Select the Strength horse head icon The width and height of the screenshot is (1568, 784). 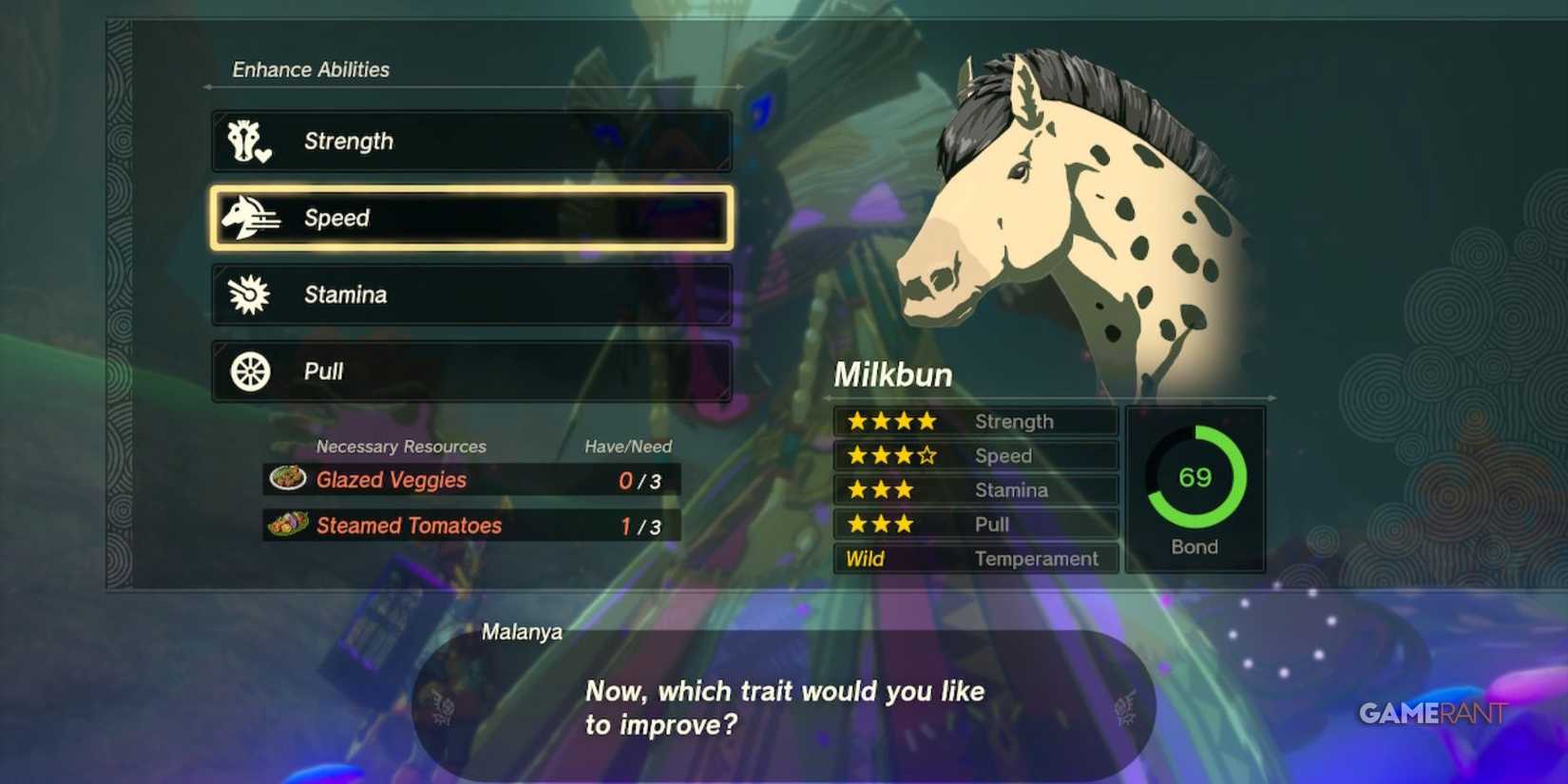249,141
